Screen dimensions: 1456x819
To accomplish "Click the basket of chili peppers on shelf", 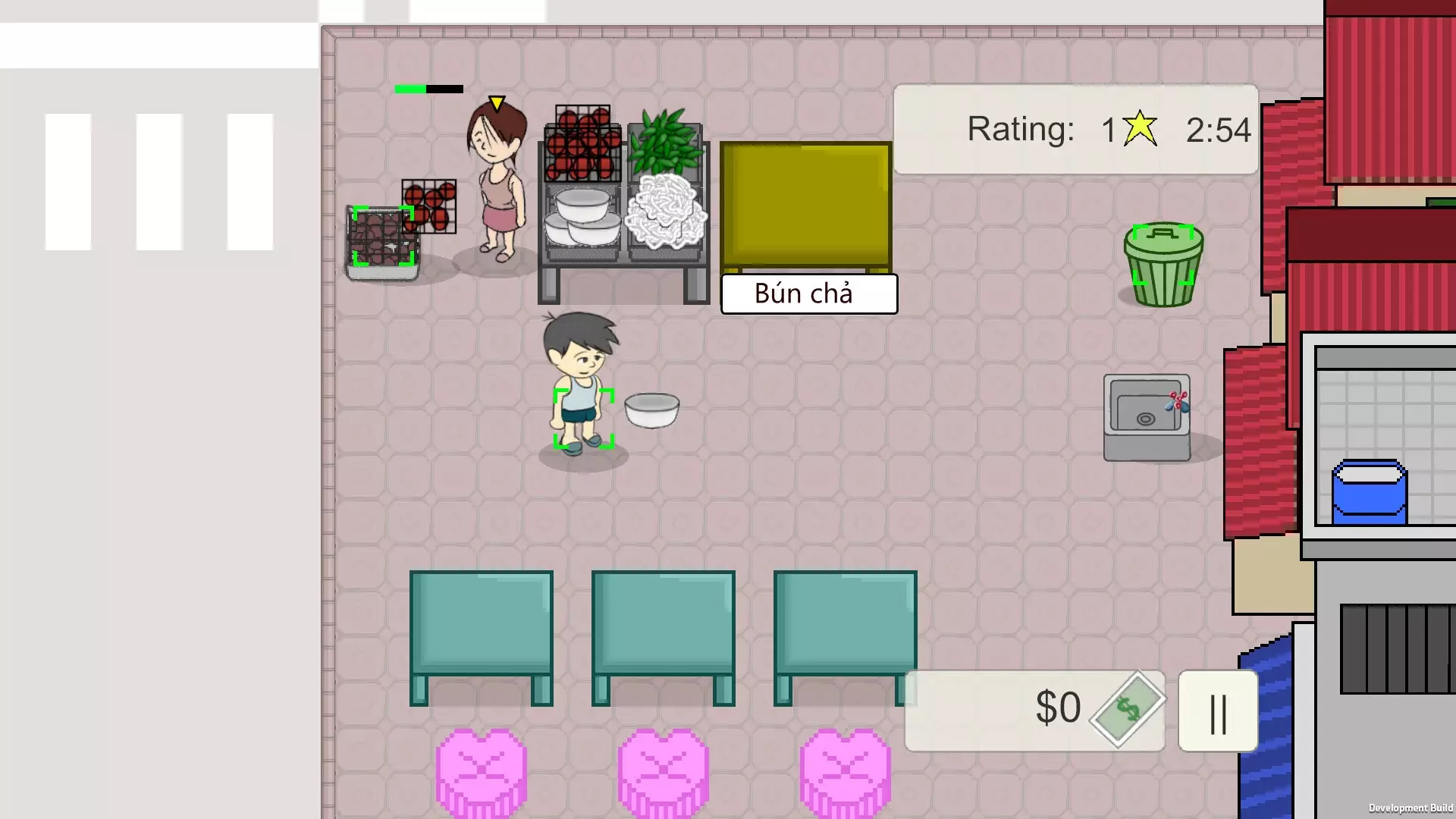I will click(x=666, y=144).
